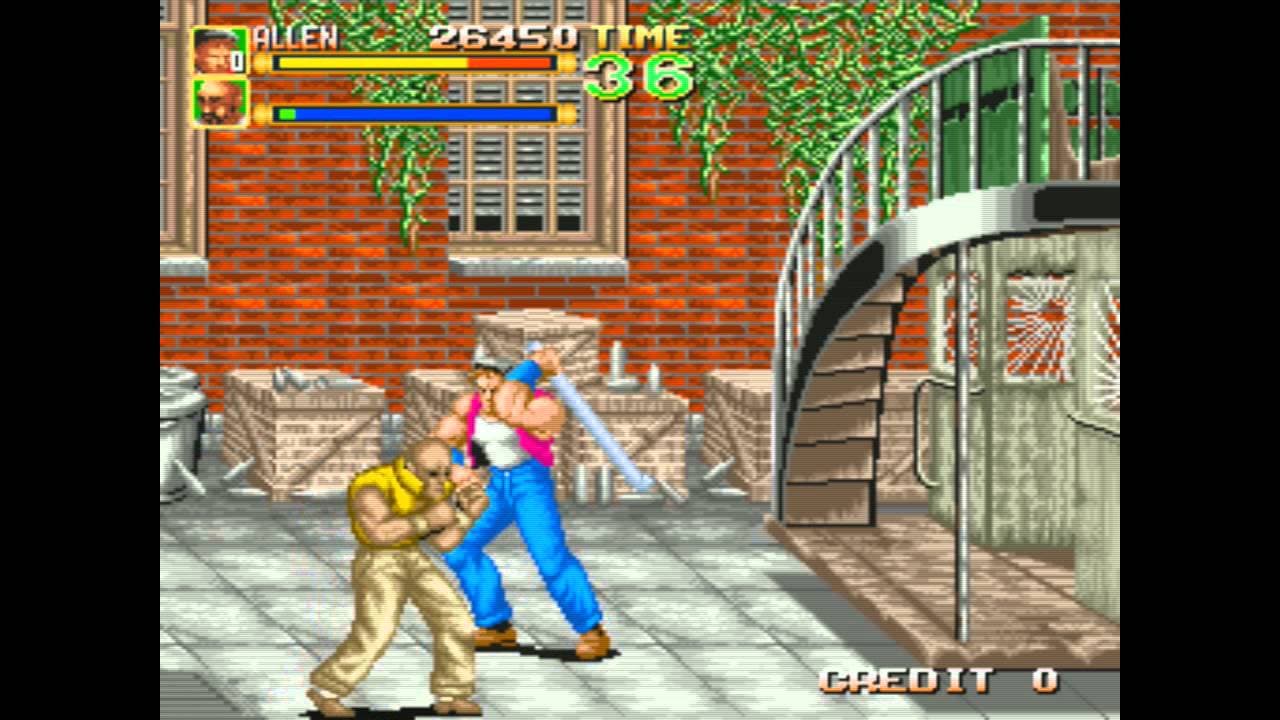1280x720 pixels.
Task: Click the enemy boss portrait icon
Action: coord(216,105)
